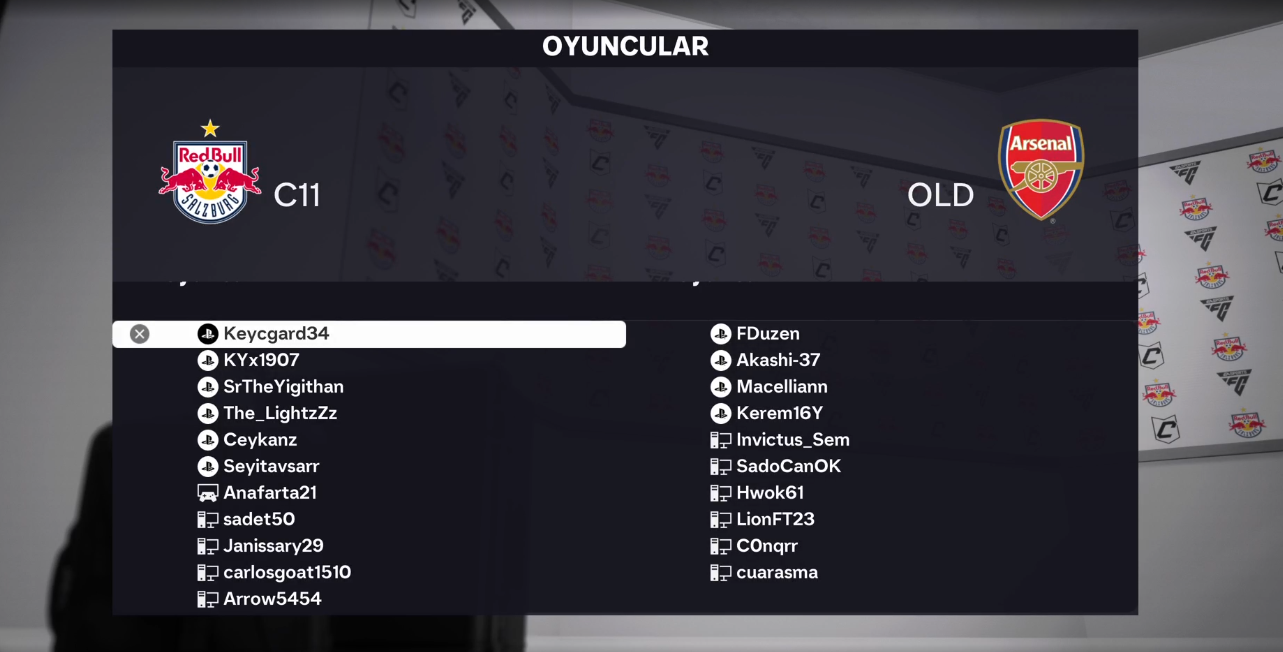The image size is (1283, 652).
Task: Select opponent FDuzen
Action: point(767,334)
